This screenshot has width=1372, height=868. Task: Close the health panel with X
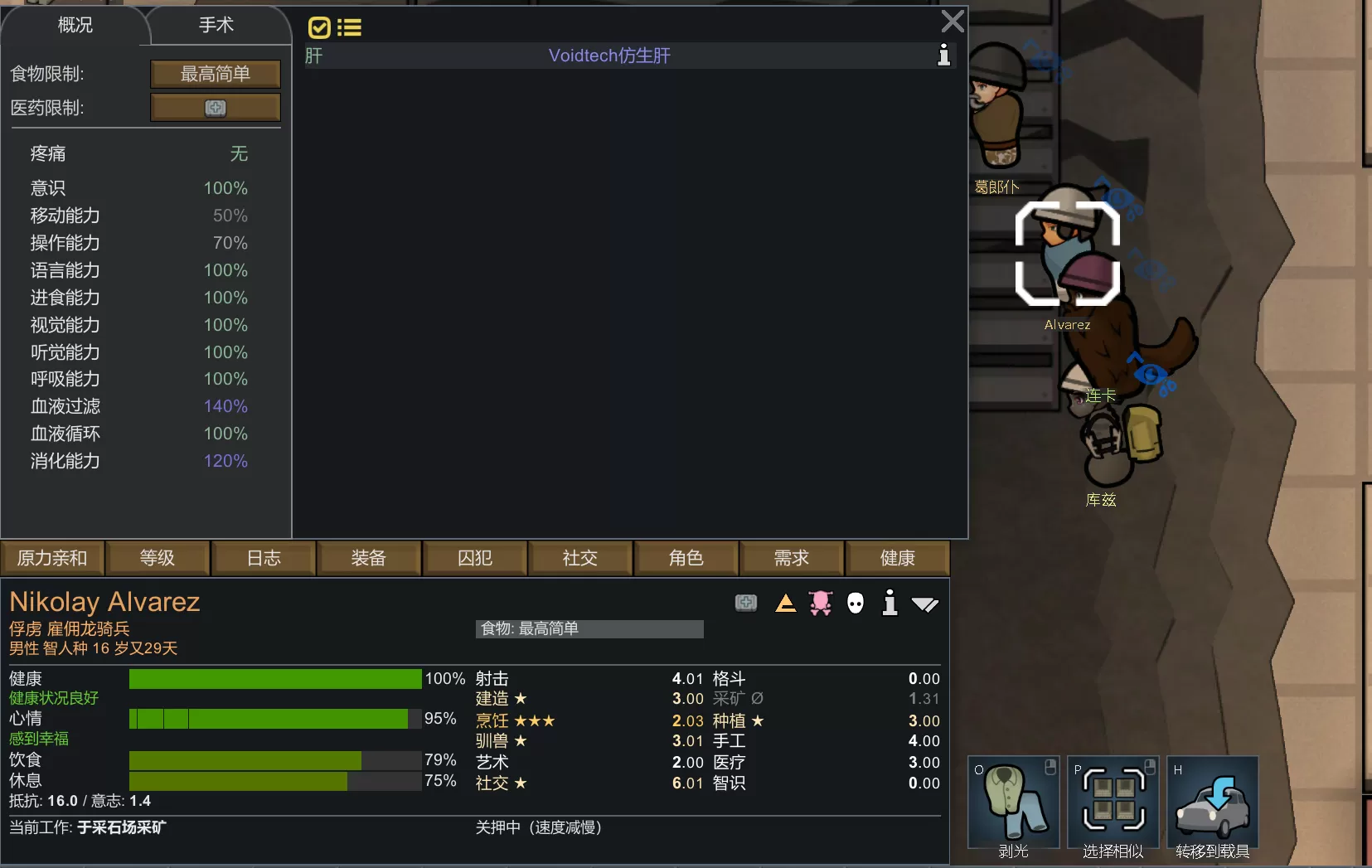point(953,21)
